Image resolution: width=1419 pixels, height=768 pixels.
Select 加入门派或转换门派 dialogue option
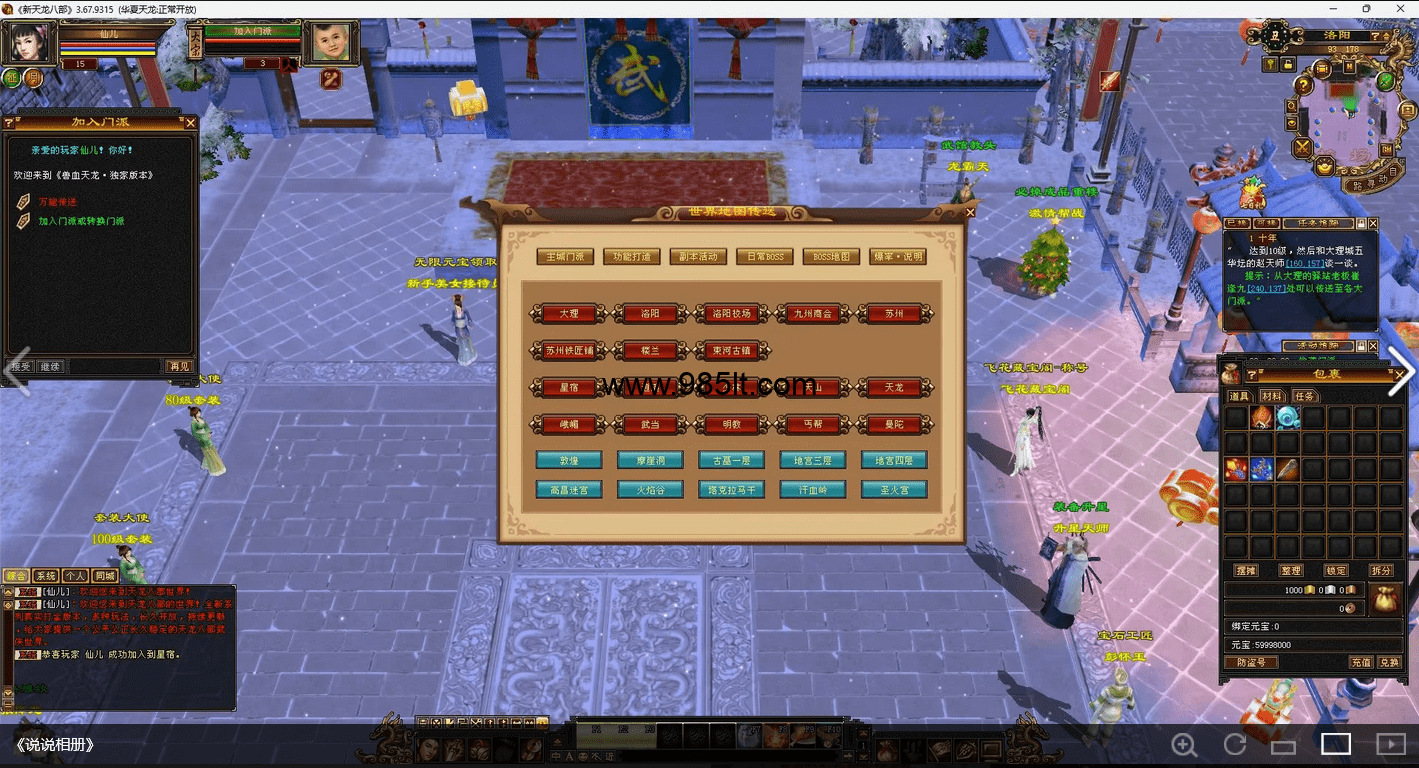[x=81, y=221]
